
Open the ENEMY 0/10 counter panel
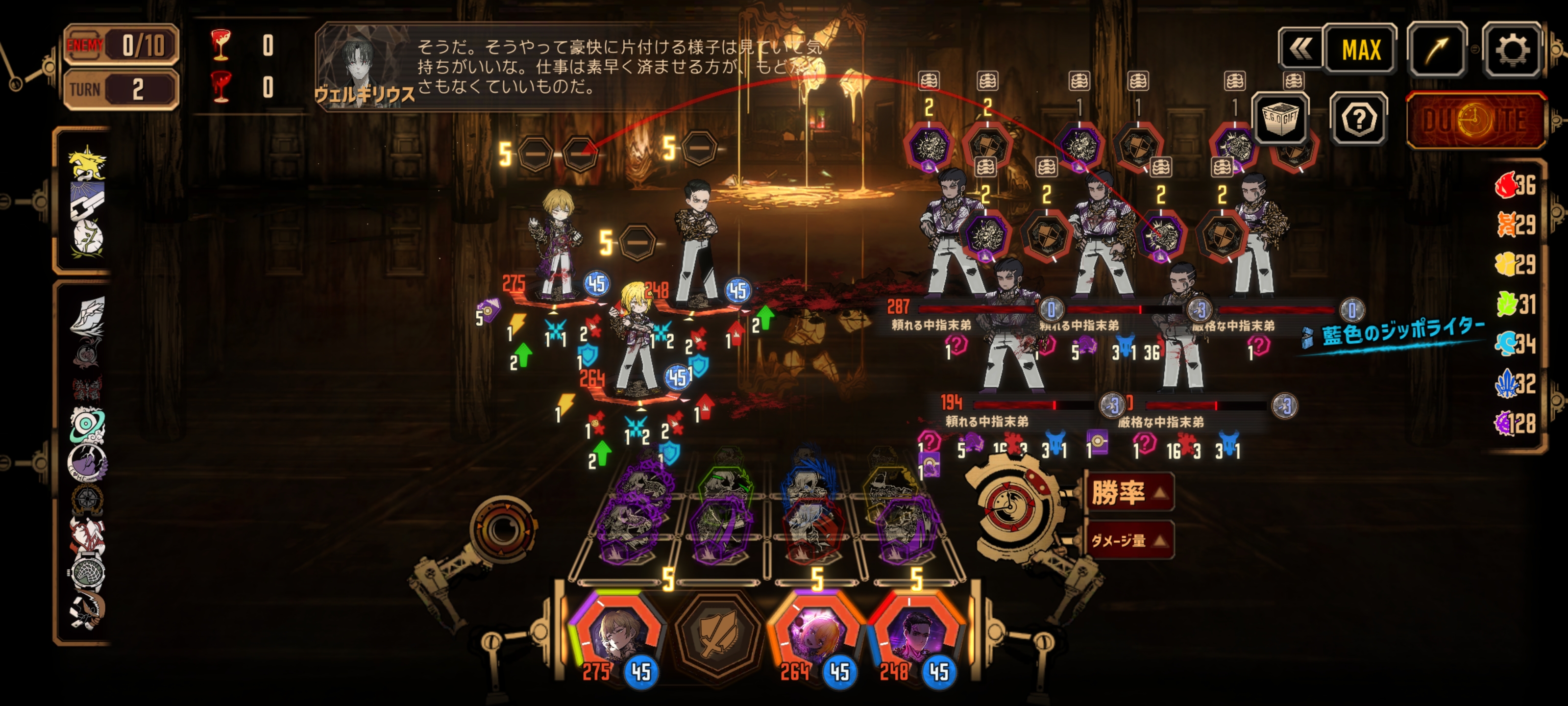point(122,45)
